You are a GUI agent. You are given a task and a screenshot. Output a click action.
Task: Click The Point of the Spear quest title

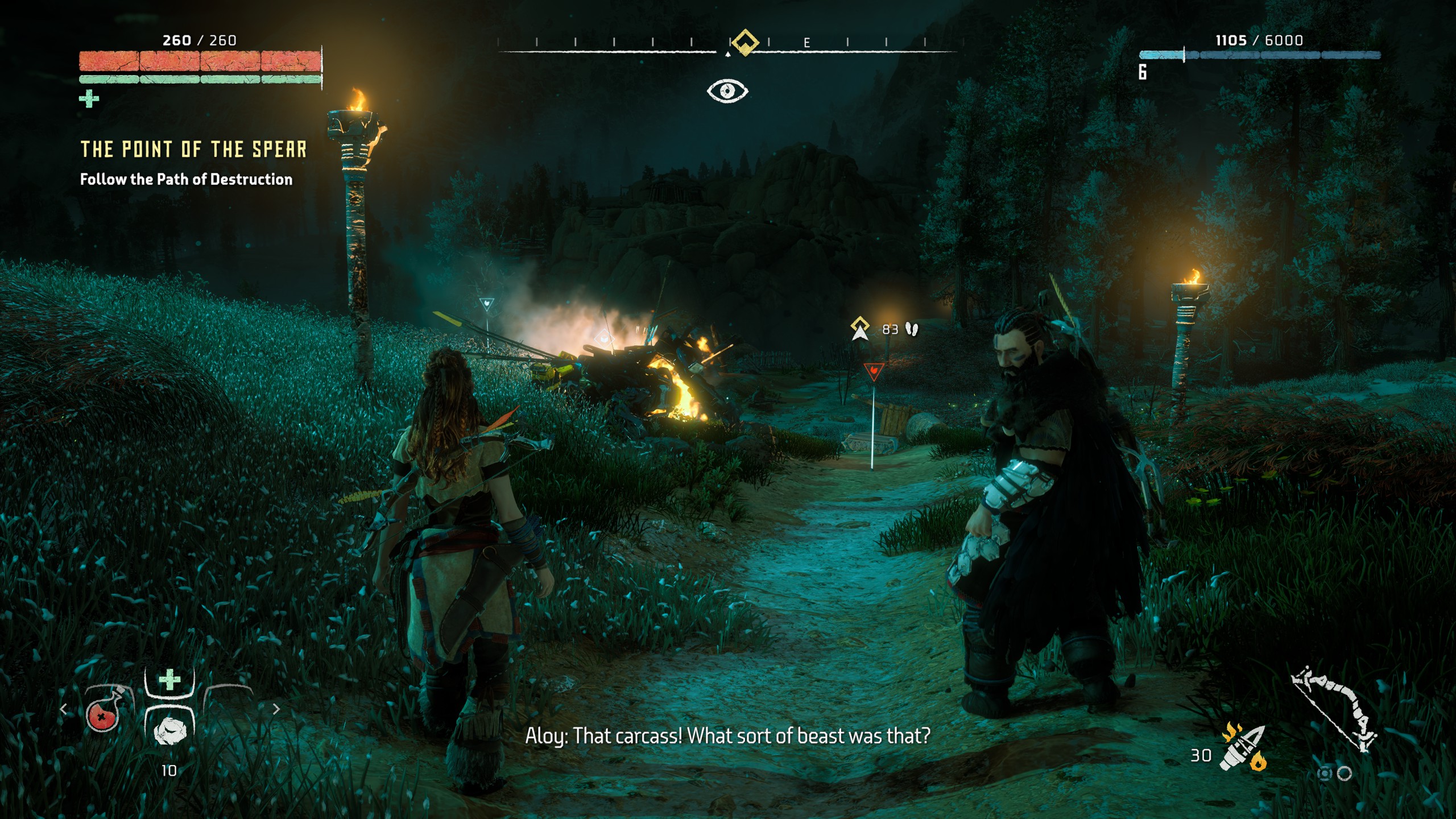click(x=193, y=149)
